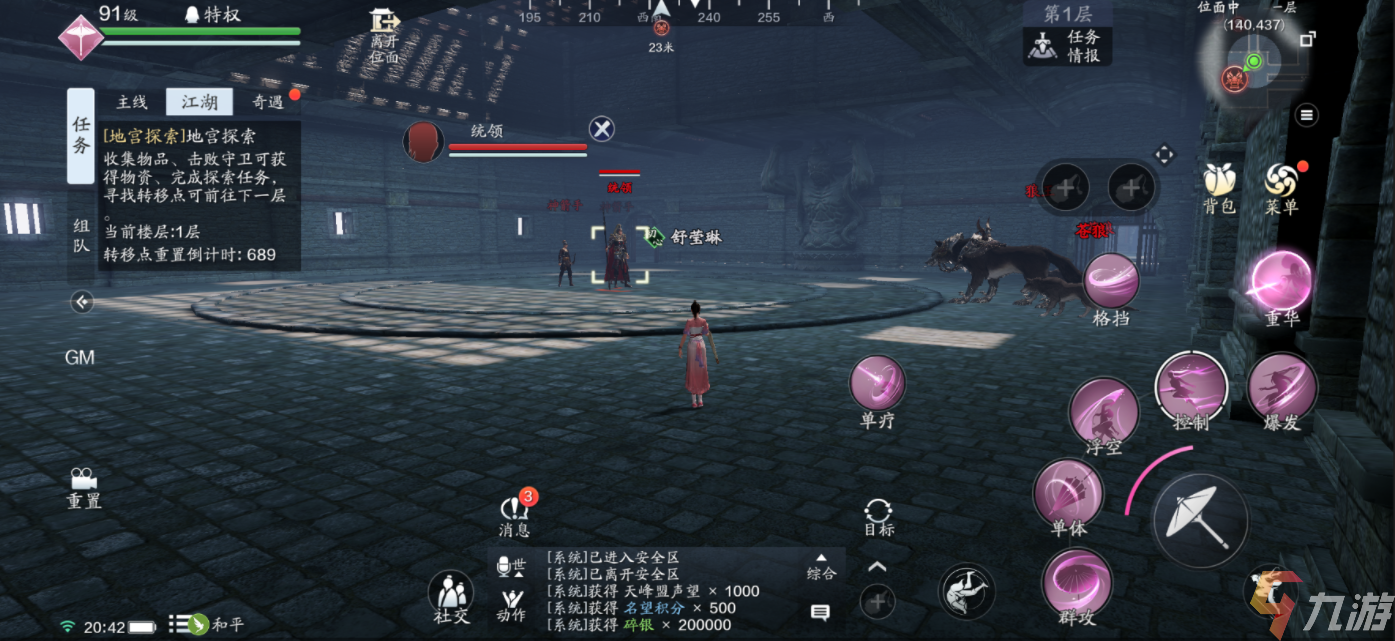Screen dimensions: 1395x641
Task: Open the 社交 social menu
Action: pyautogui.click(x=451, y=596)
